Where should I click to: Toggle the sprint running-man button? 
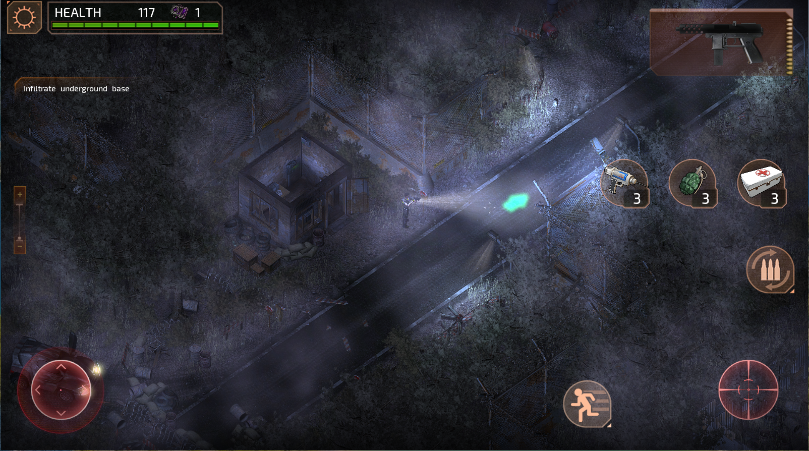(586, 404)
